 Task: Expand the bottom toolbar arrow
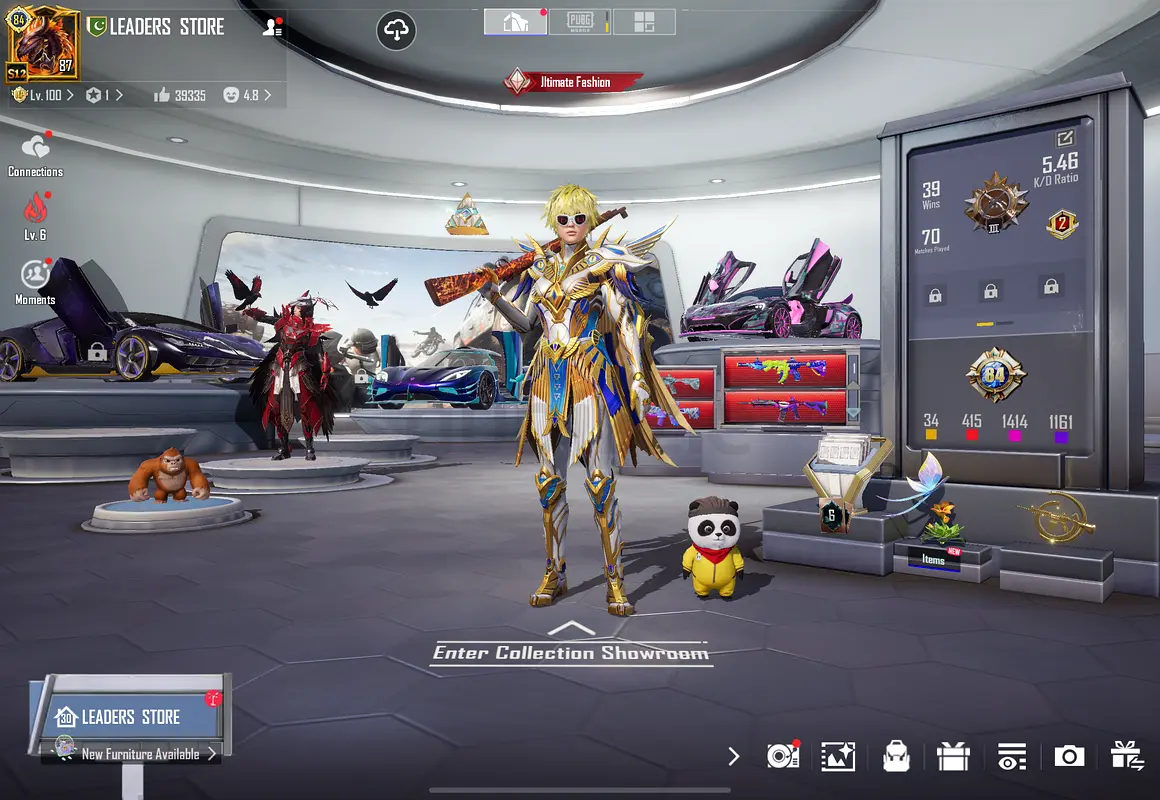tap(734, 756)
